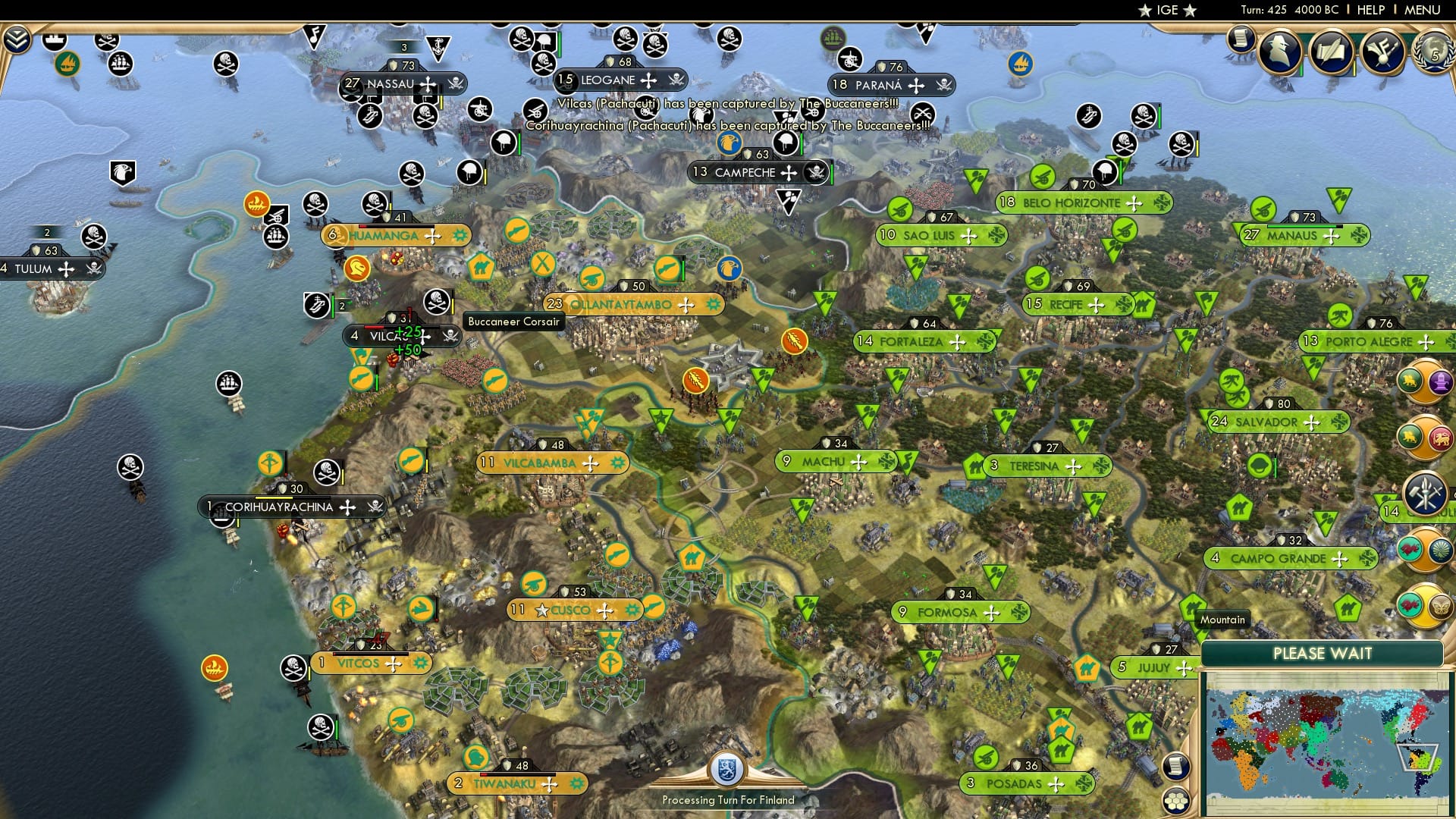1456x819 pixels.
Task: Open the MENU from the top bar
Action: (x=1423, y=11)
